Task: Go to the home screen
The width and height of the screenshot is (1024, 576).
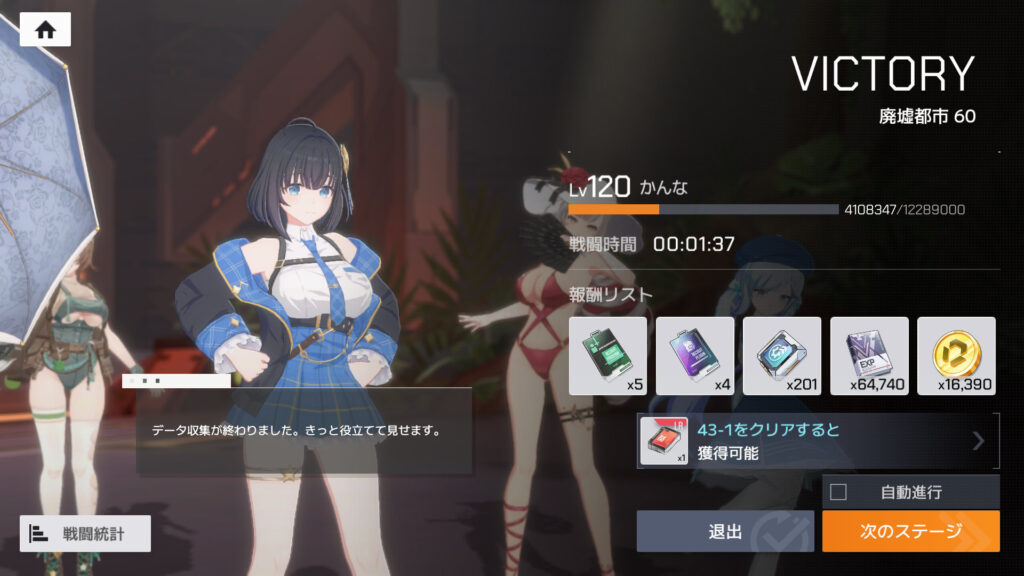Action: coord(45,29)
